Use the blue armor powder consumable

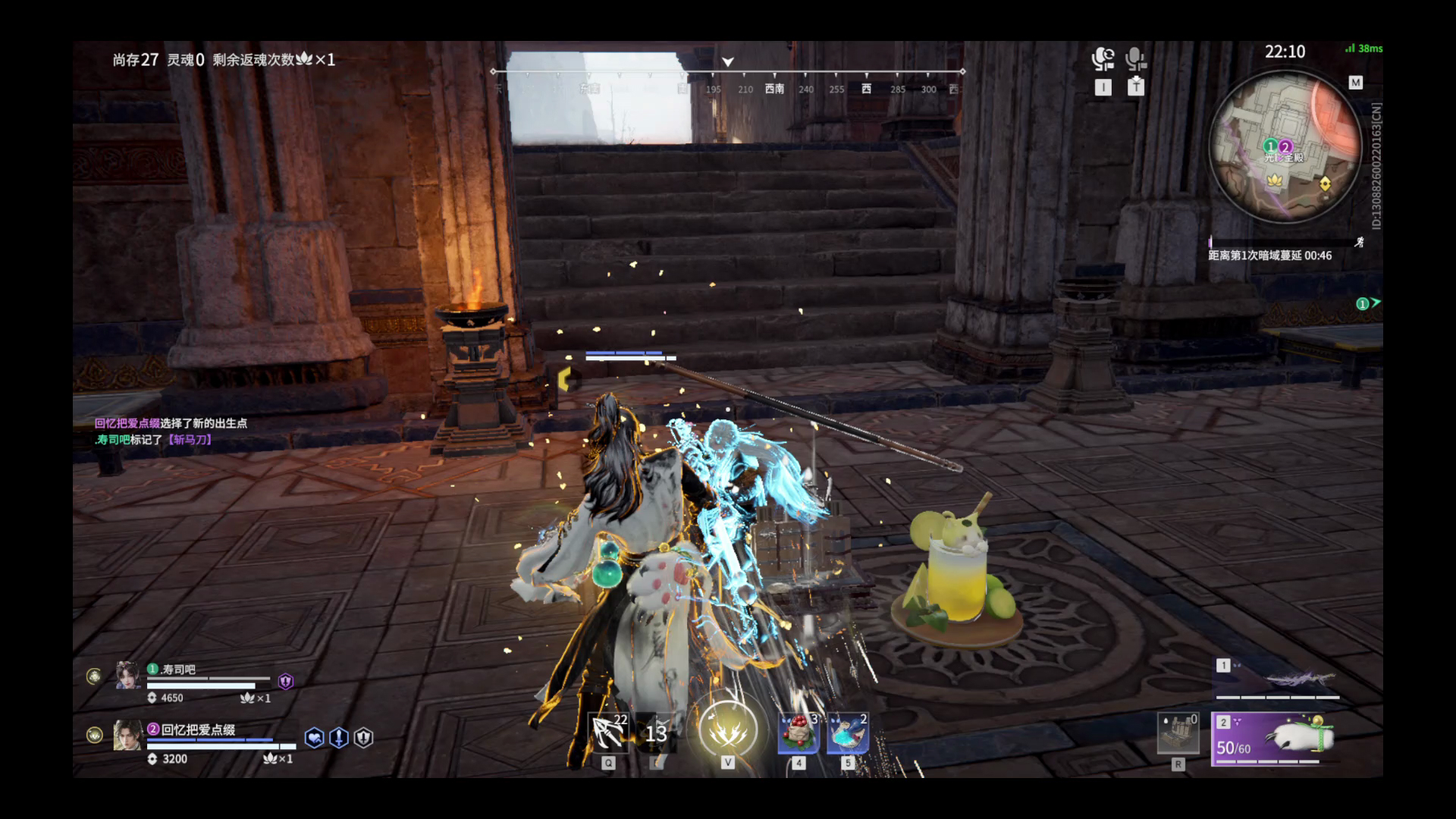pos(847,733)
